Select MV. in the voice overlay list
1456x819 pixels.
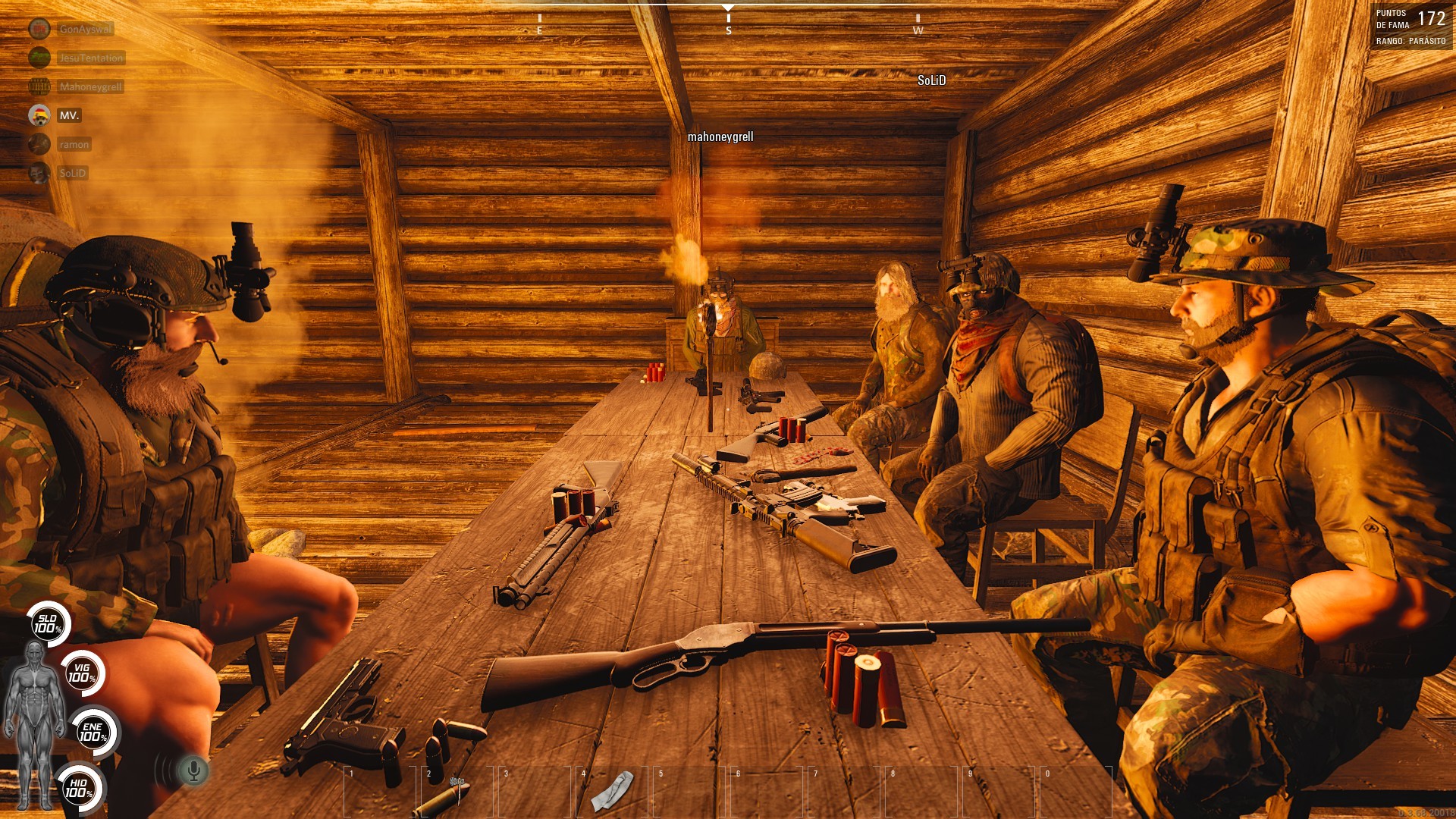tap(69, 115)
